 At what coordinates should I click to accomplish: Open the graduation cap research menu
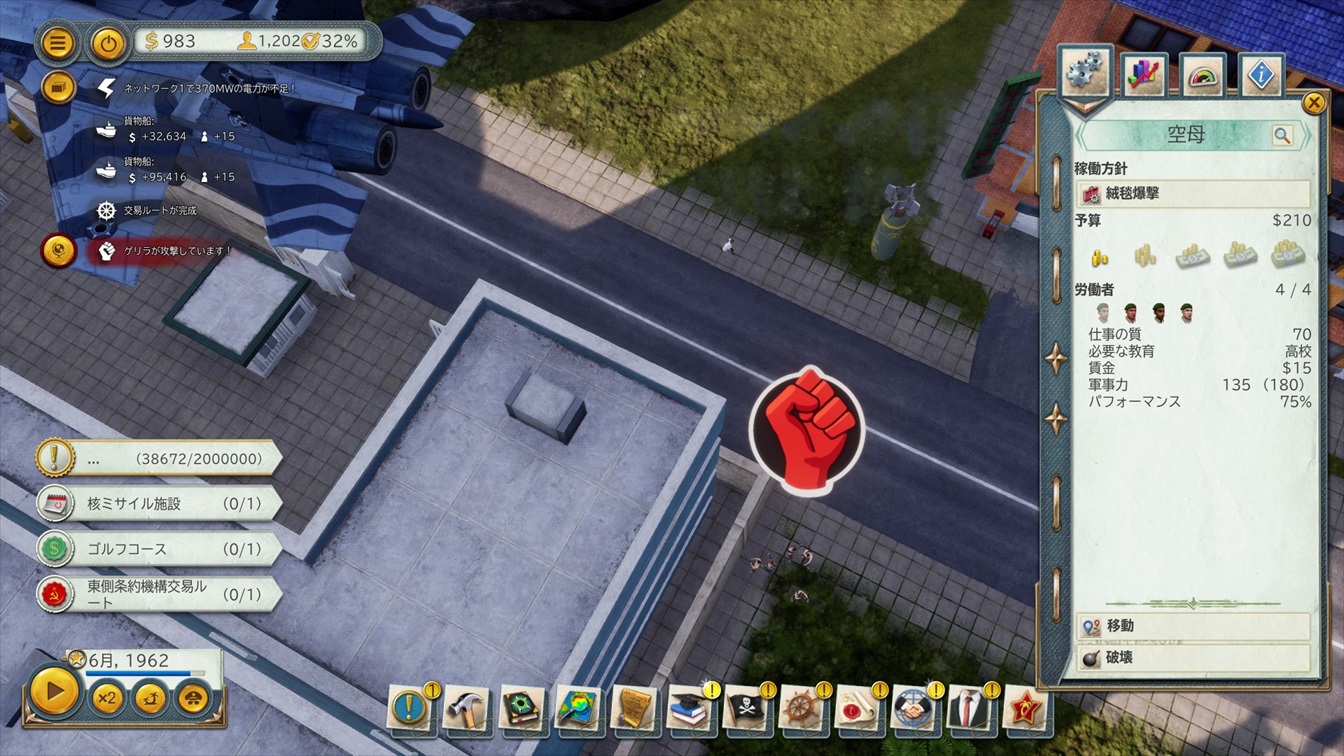click(x=690, y=707)
